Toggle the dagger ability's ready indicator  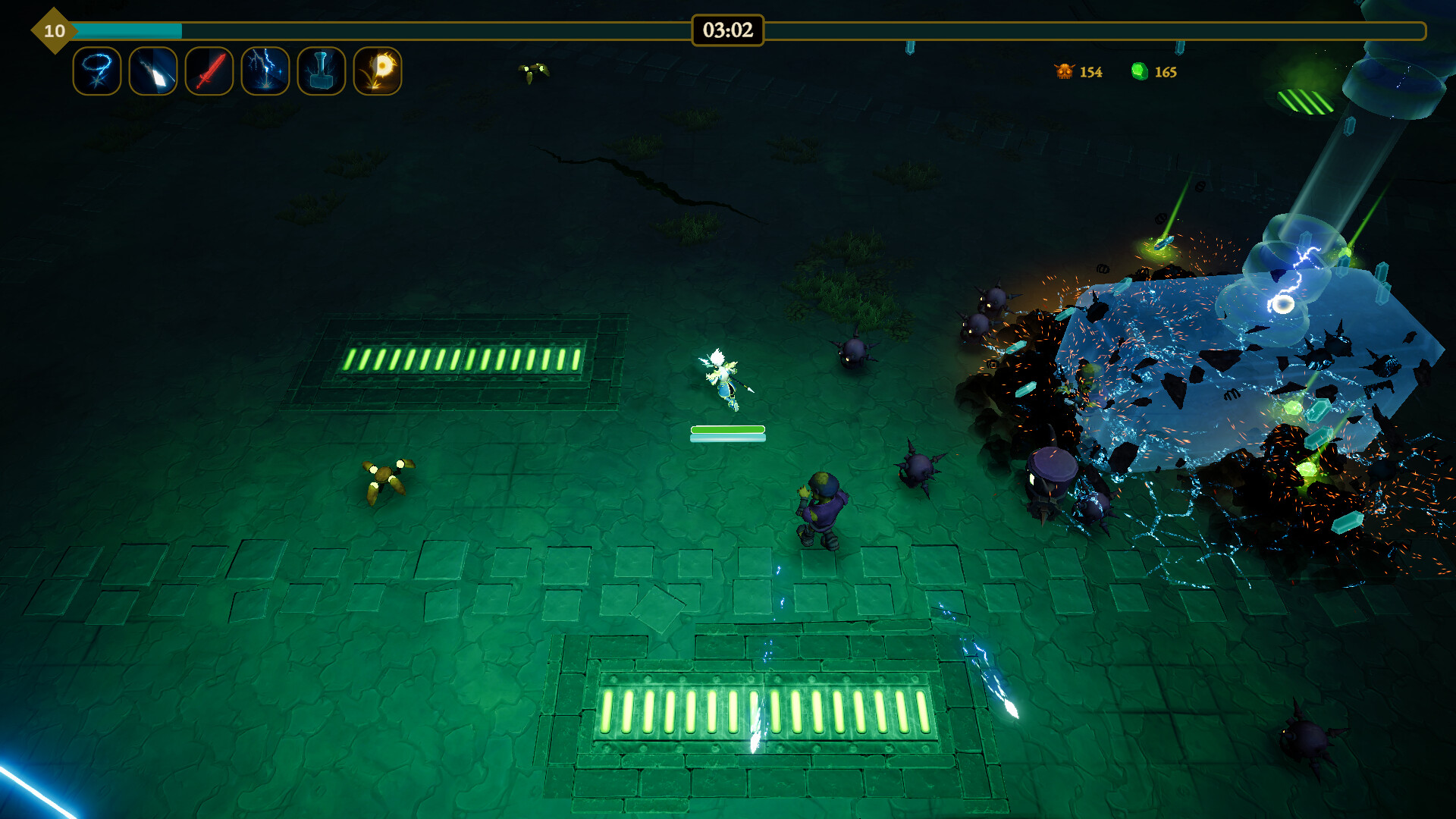pyautogui.click(x=152, y=71)
